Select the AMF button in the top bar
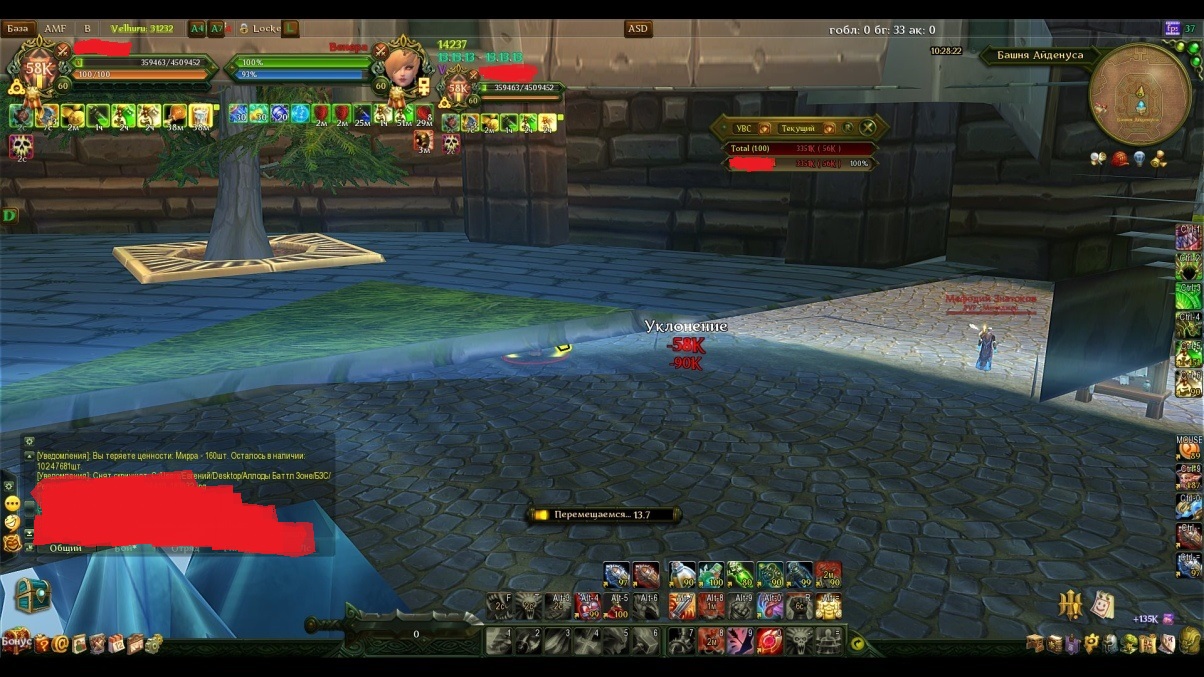The image size is (1204, 677). 55,29
